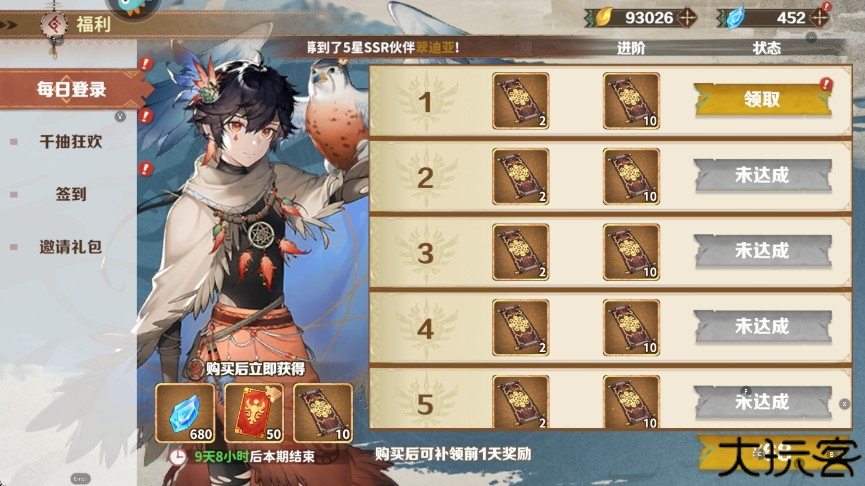Inspect the 680 blue crystal reward
The width and height of the screenshot is (865, 486).
pos(185,412)
